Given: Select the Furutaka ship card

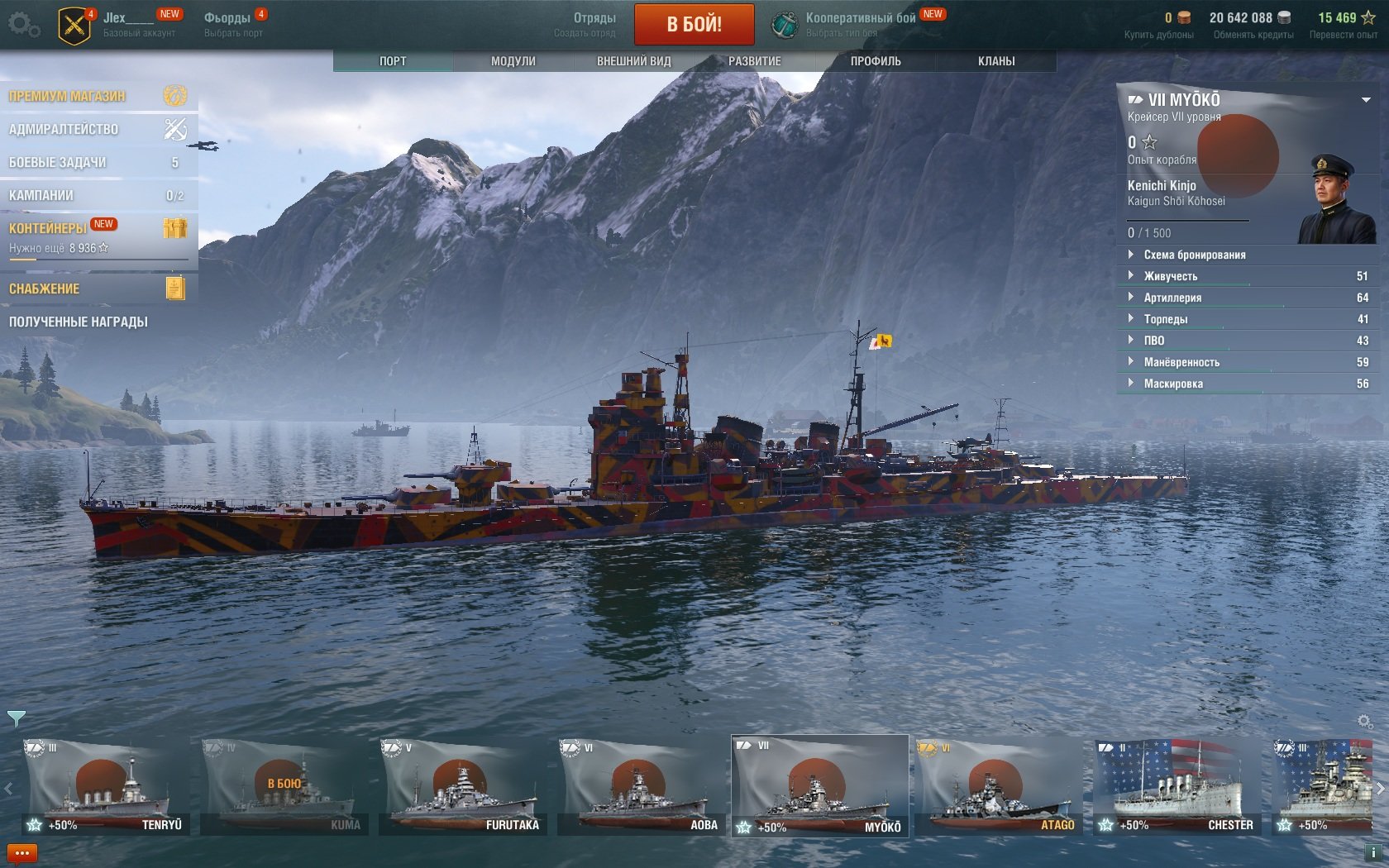Looking at the screenshot, I should point(461,787).
